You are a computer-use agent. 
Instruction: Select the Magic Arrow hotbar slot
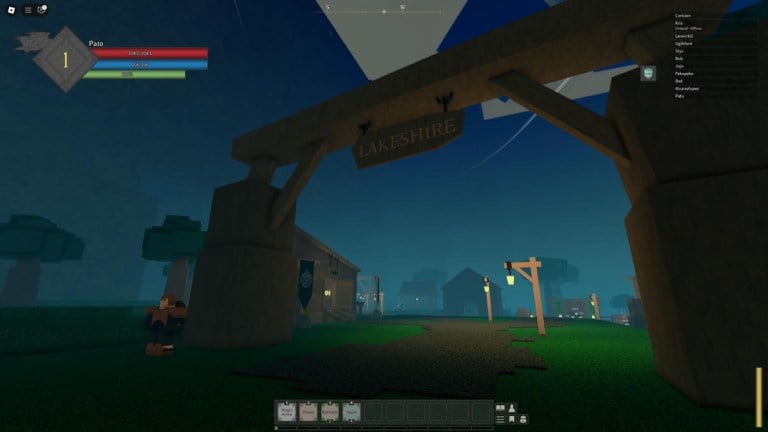(286, 410)
